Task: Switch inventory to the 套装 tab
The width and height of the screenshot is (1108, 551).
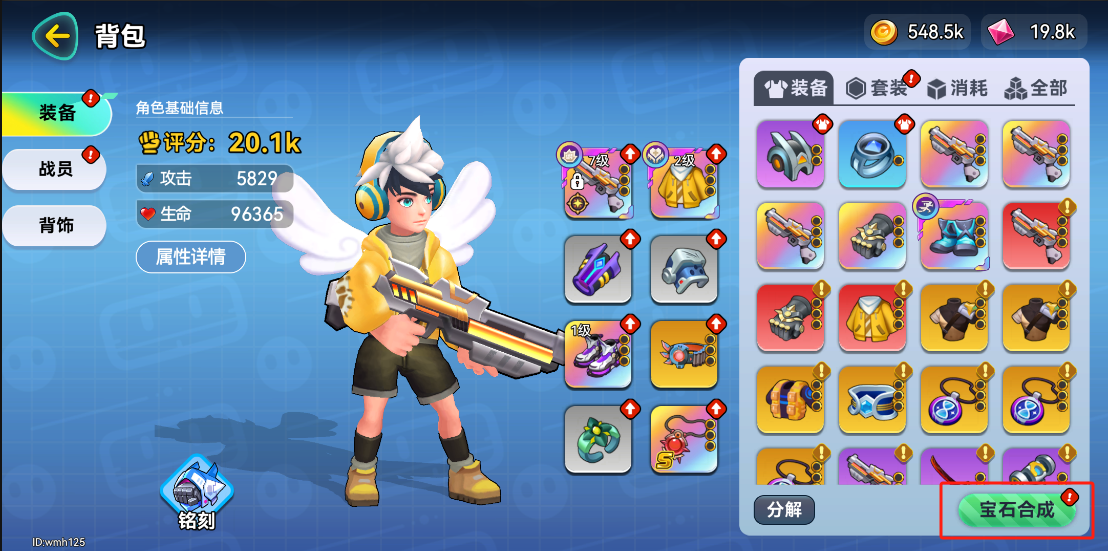Action: pos(878,88)
